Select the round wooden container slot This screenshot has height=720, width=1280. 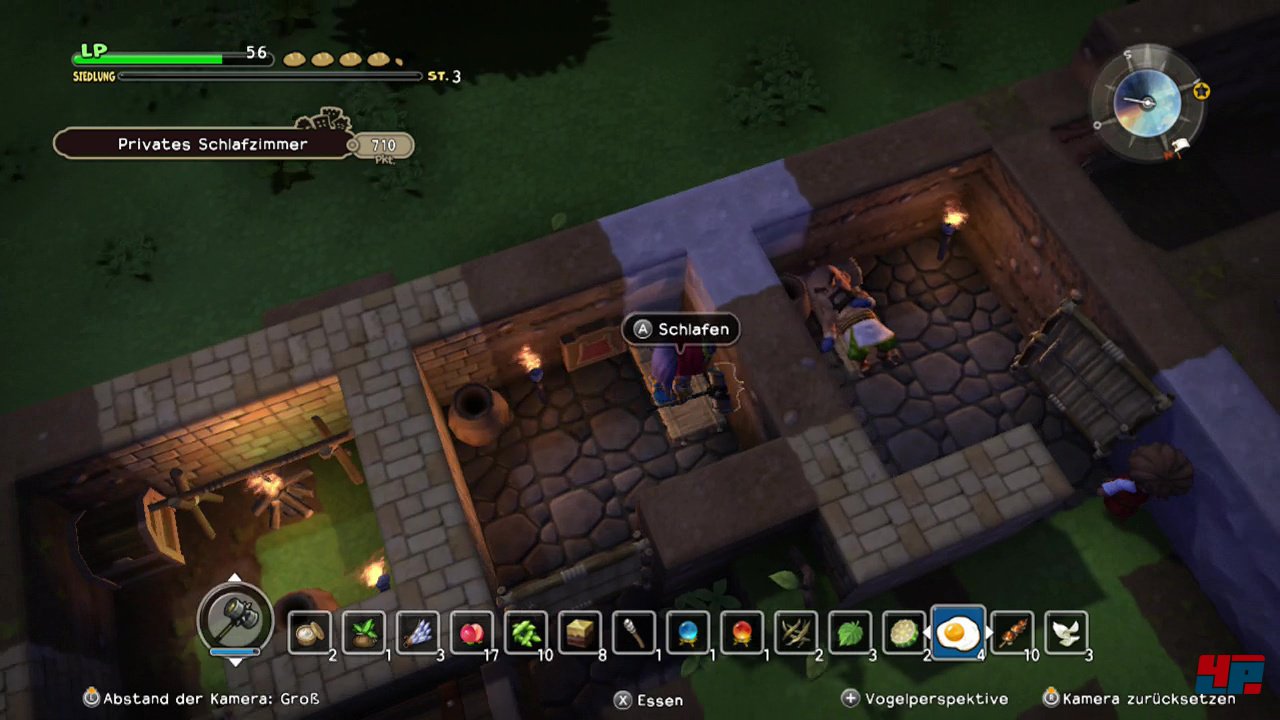click(310, 632)
